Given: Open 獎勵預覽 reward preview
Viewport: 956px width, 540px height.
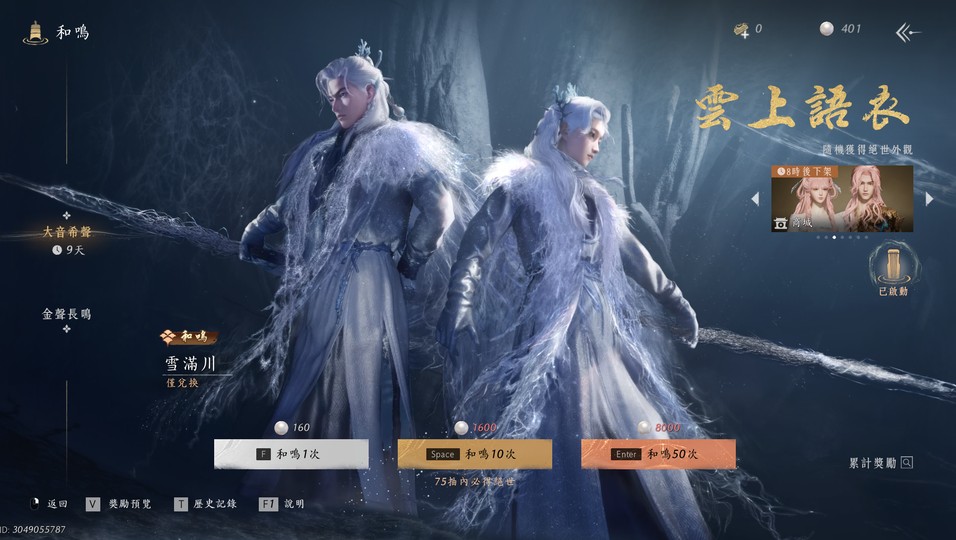Looking at the screenshot, I should [x=119, y=504].
